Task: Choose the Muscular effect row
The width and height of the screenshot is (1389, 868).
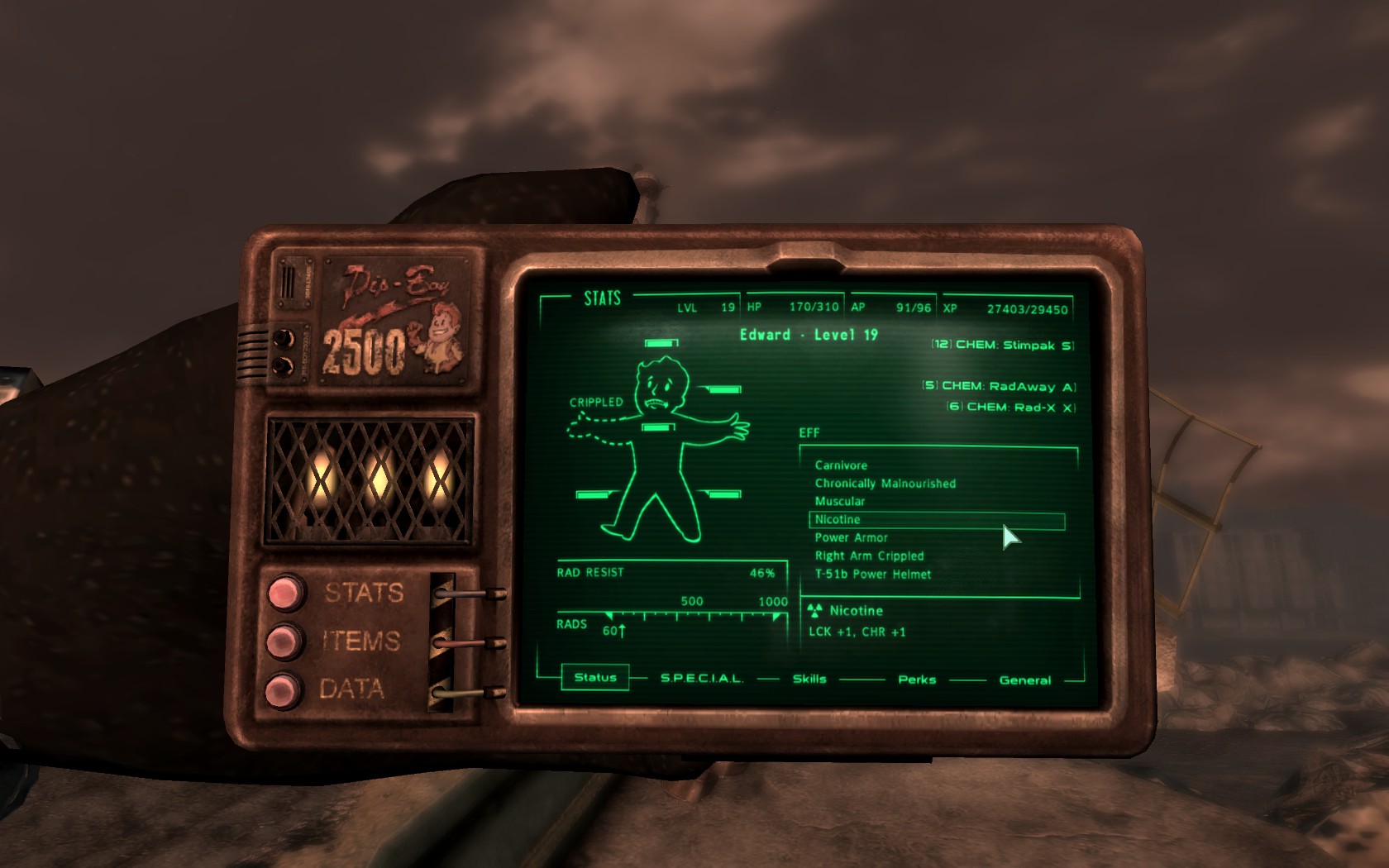Action: pos(840,502)
